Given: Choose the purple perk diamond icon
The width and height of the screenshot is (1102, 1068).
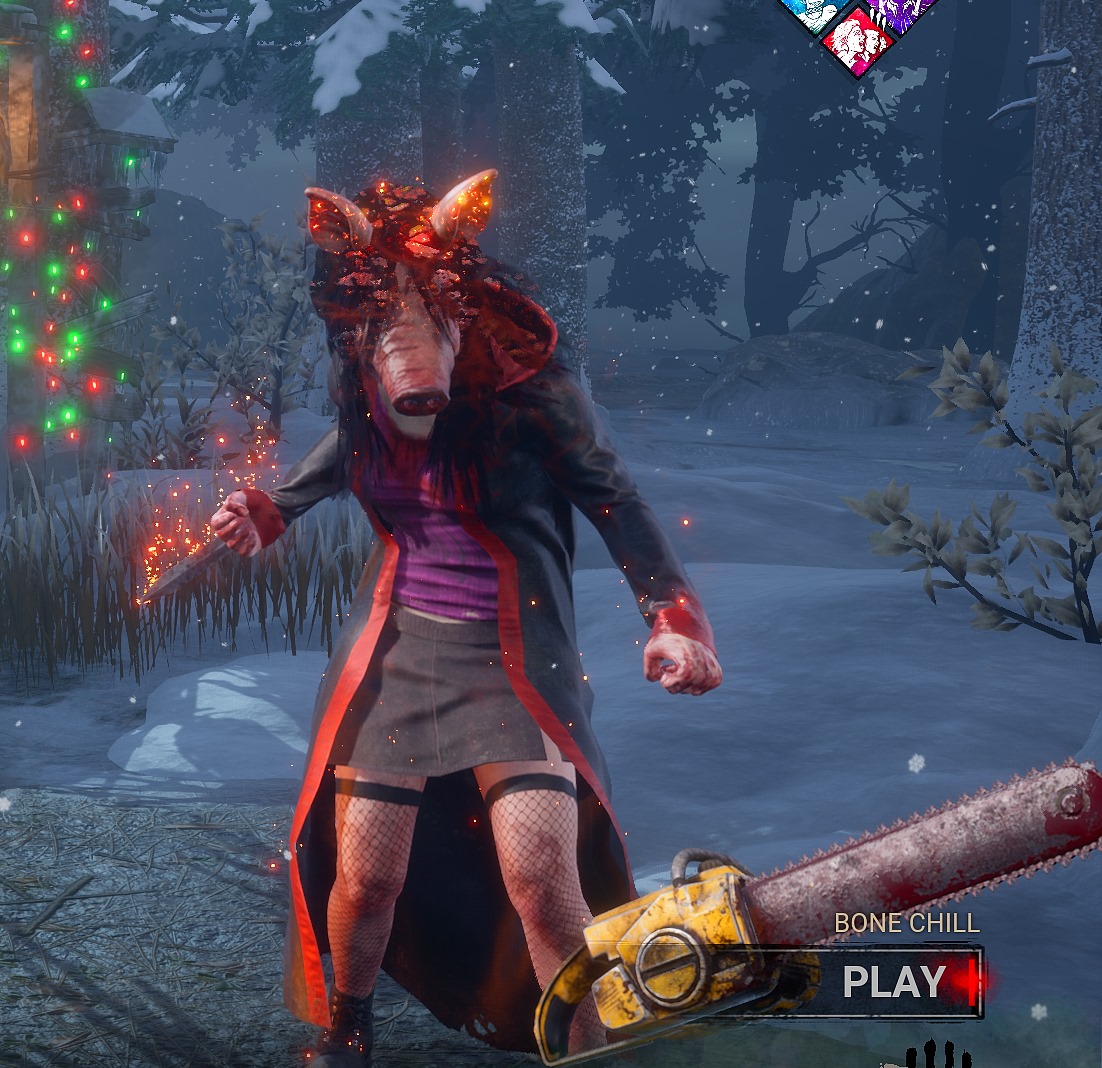Looking at the screenshot, I should [898, 10].
